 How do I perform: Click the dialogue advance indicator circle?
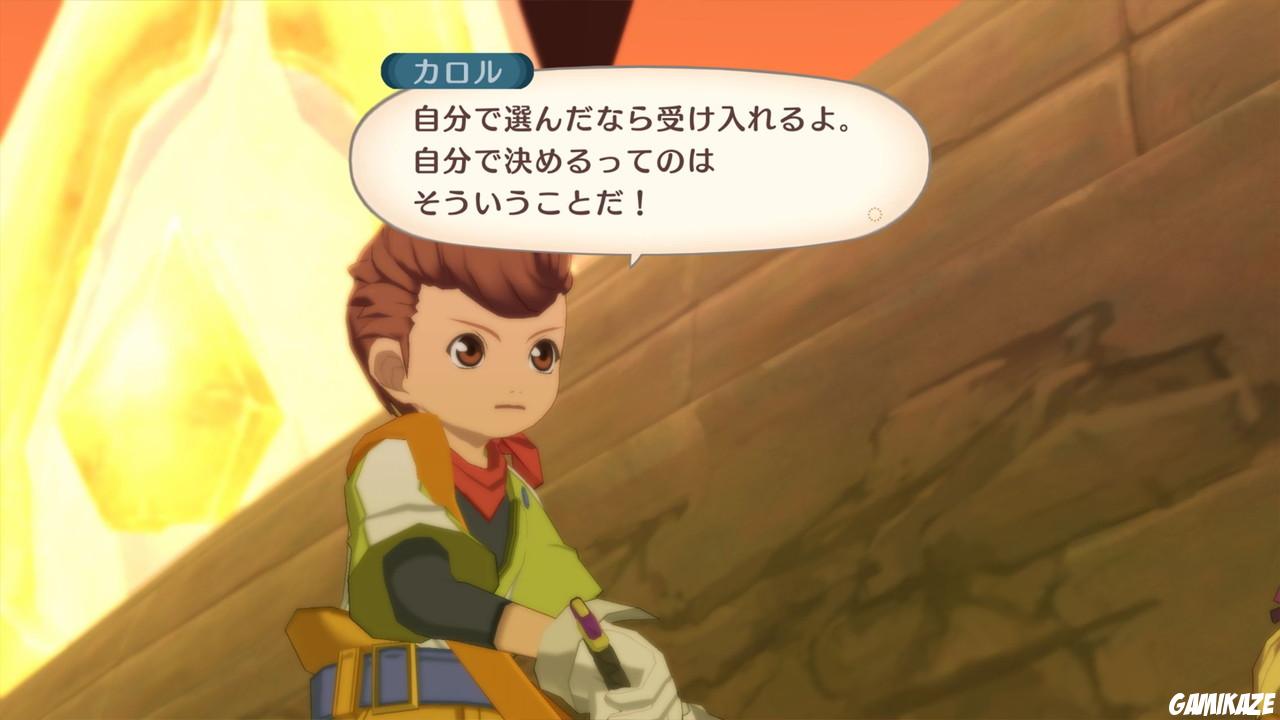(x=873, y=210)
